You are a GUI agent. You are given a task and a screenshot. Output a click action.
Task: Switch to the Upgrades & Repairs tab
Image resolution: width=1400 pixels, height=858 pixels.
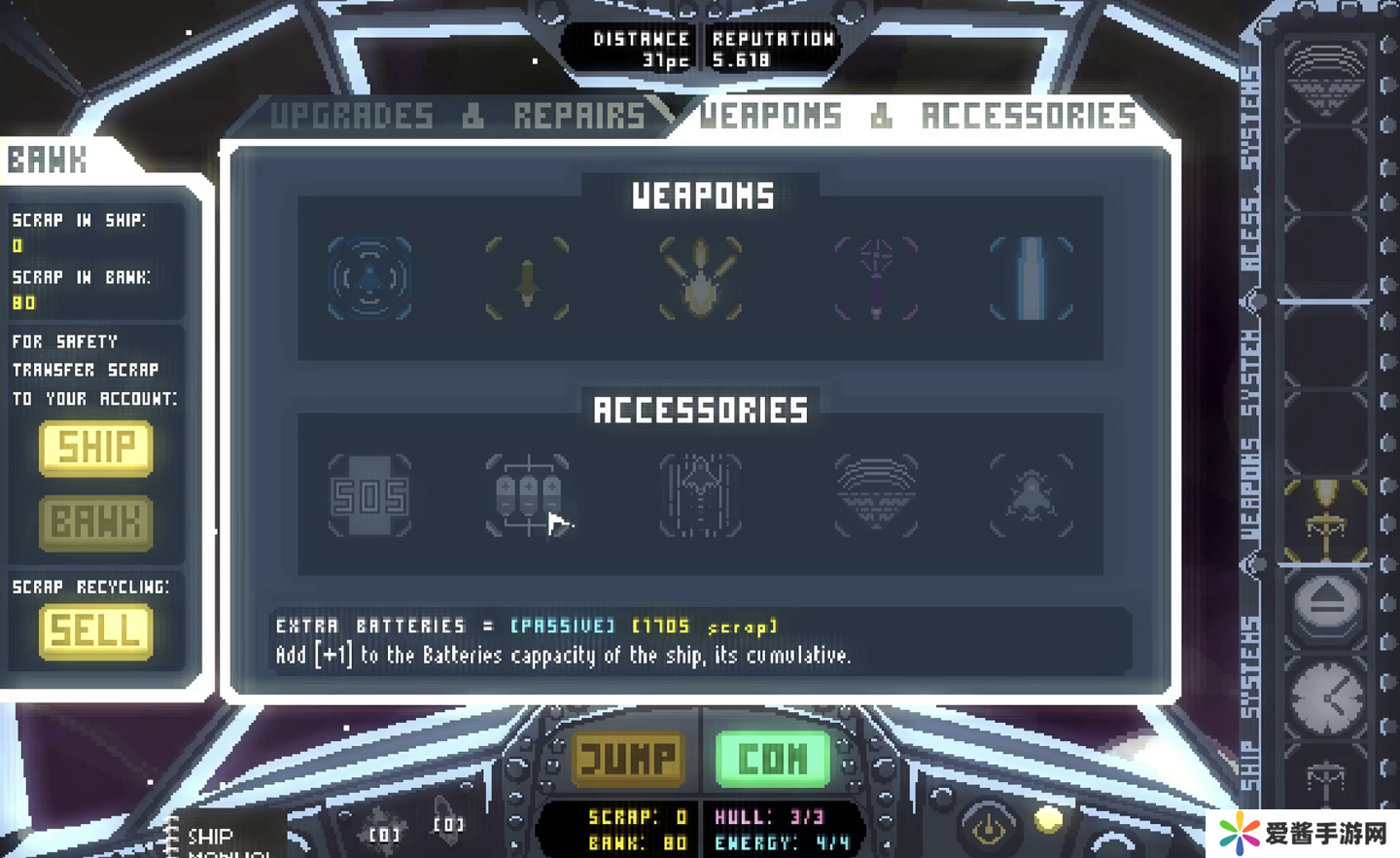pos(457,117)
